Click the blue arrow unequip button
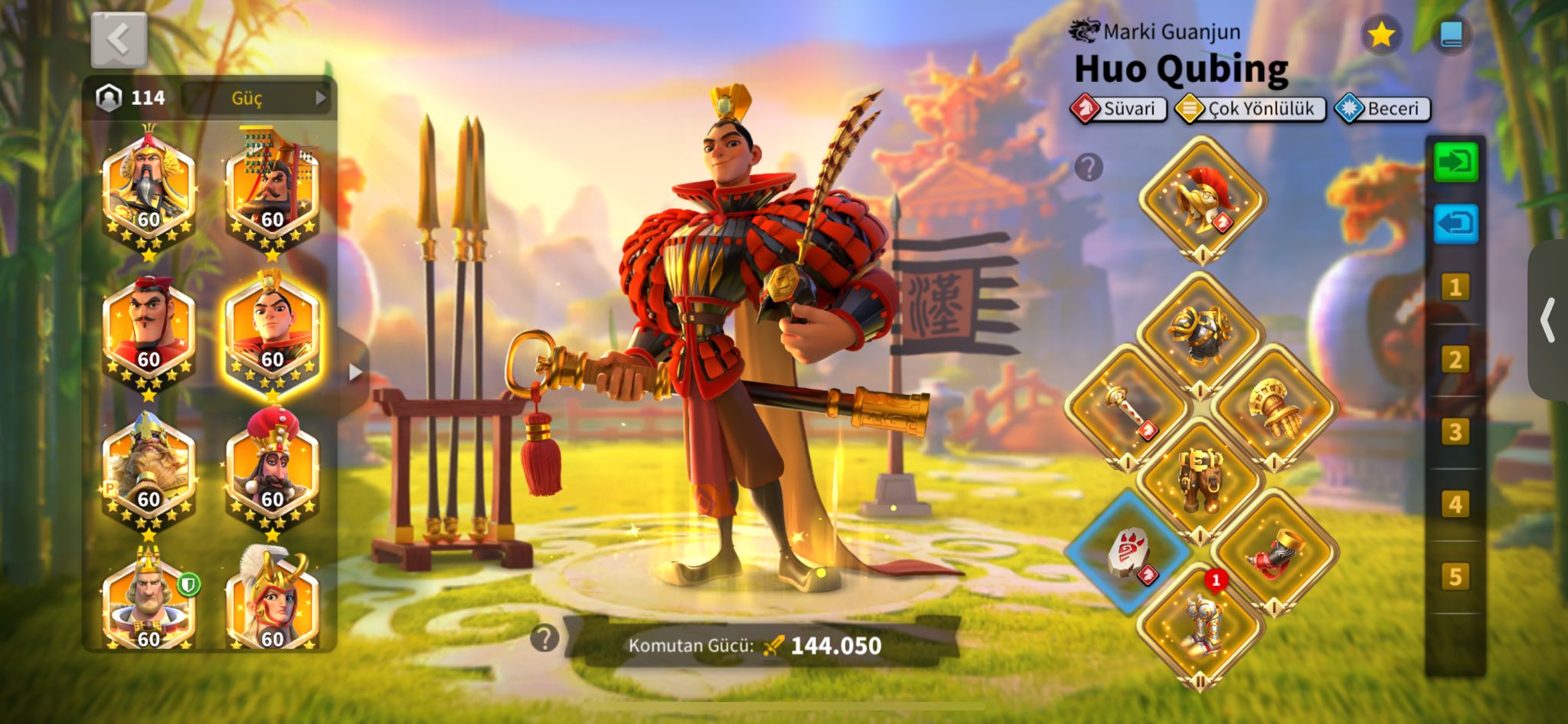This screenshot has width=1568, height=724. click(x=1455, y=224)
